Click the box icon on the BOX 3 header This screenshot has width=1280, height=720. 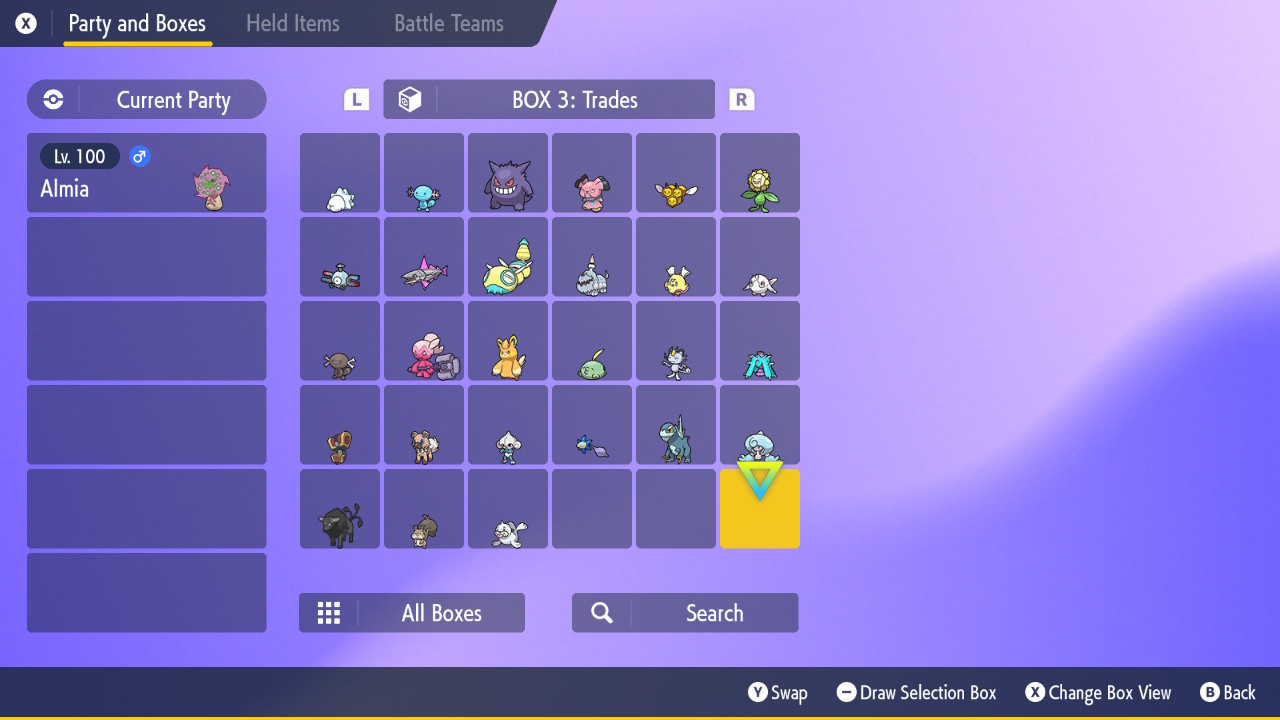410,99
